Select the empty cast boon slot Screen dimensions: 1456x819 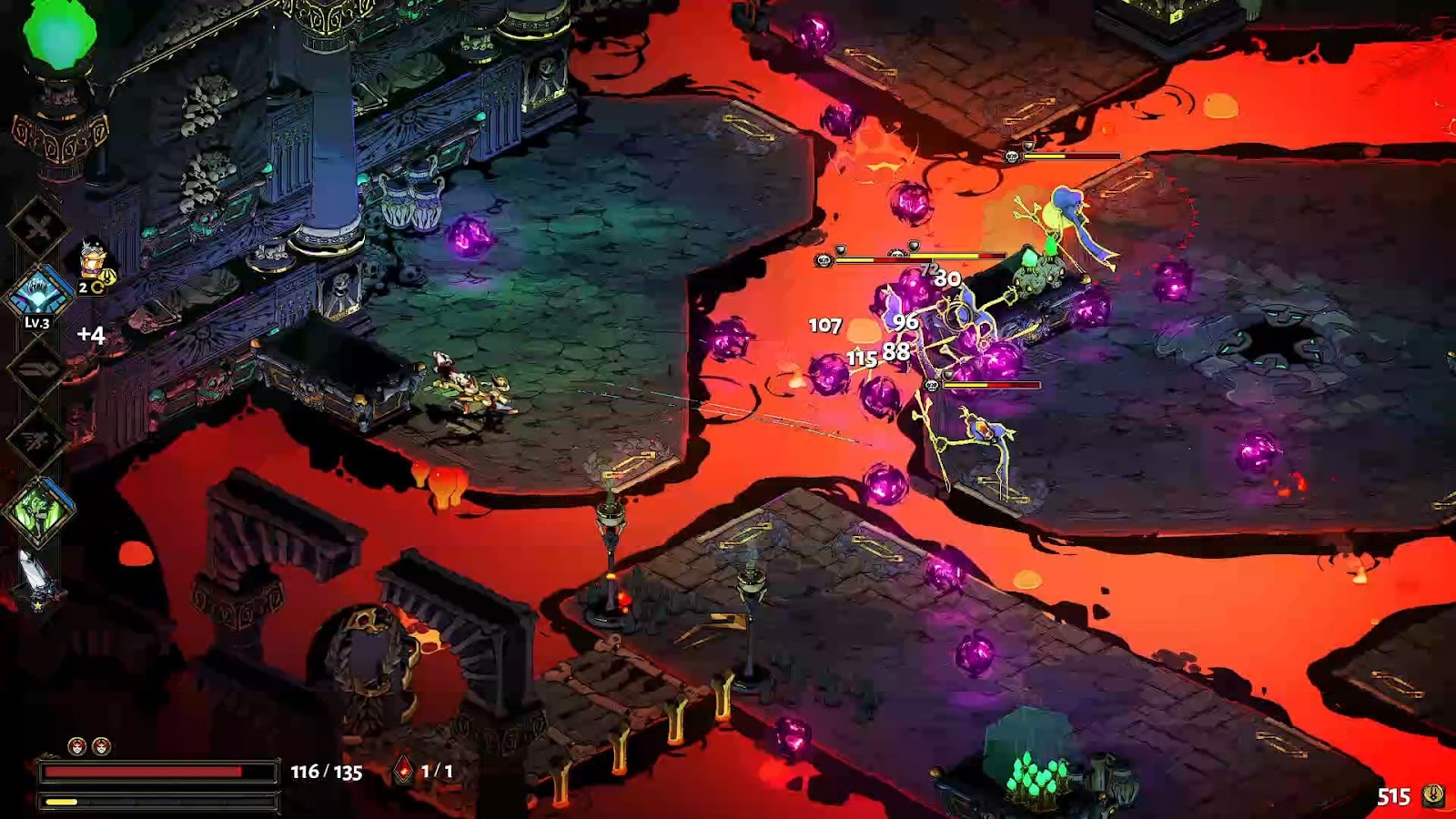coord(38,368)
